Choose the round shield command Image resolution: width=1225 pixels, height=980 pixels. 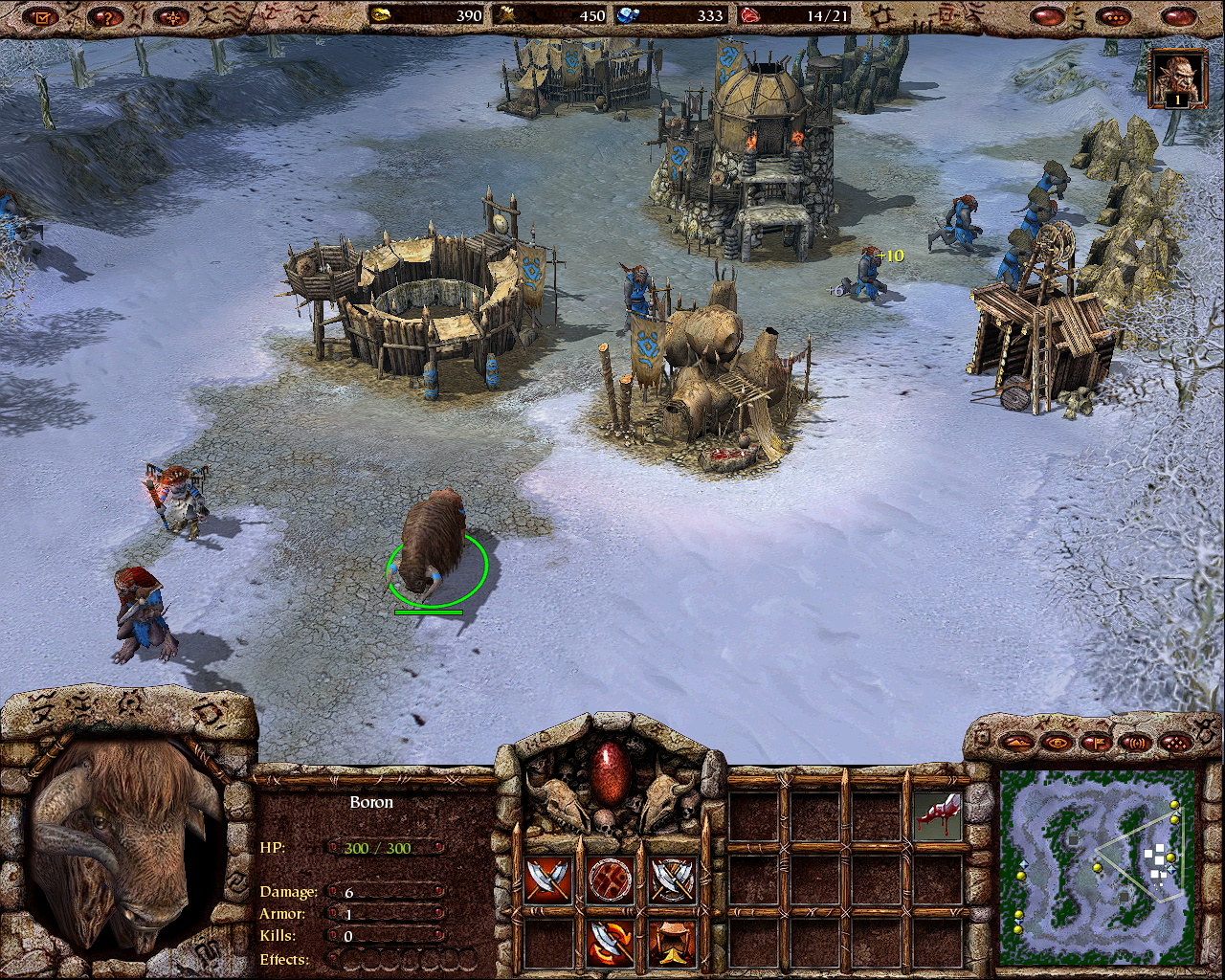click(x=611, y=880)
